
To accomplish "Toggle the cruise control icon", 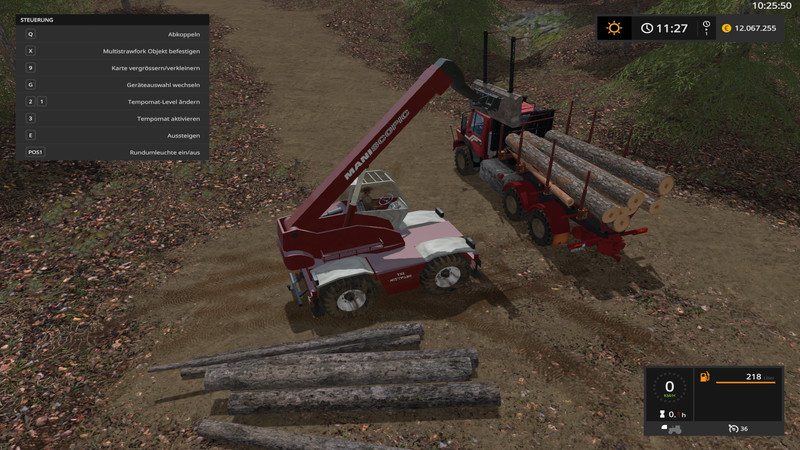I will click(x=732, y=428).
